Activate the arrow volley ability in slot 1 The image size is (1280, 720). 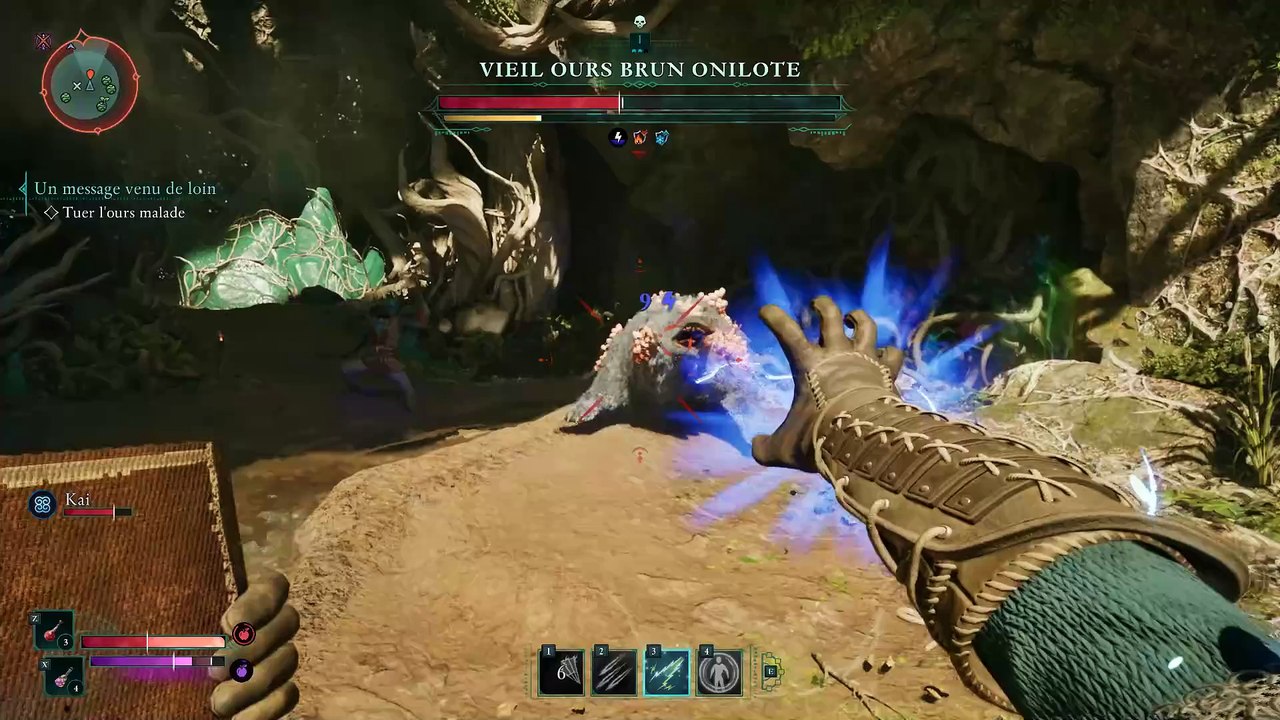[x=561, y=672]
